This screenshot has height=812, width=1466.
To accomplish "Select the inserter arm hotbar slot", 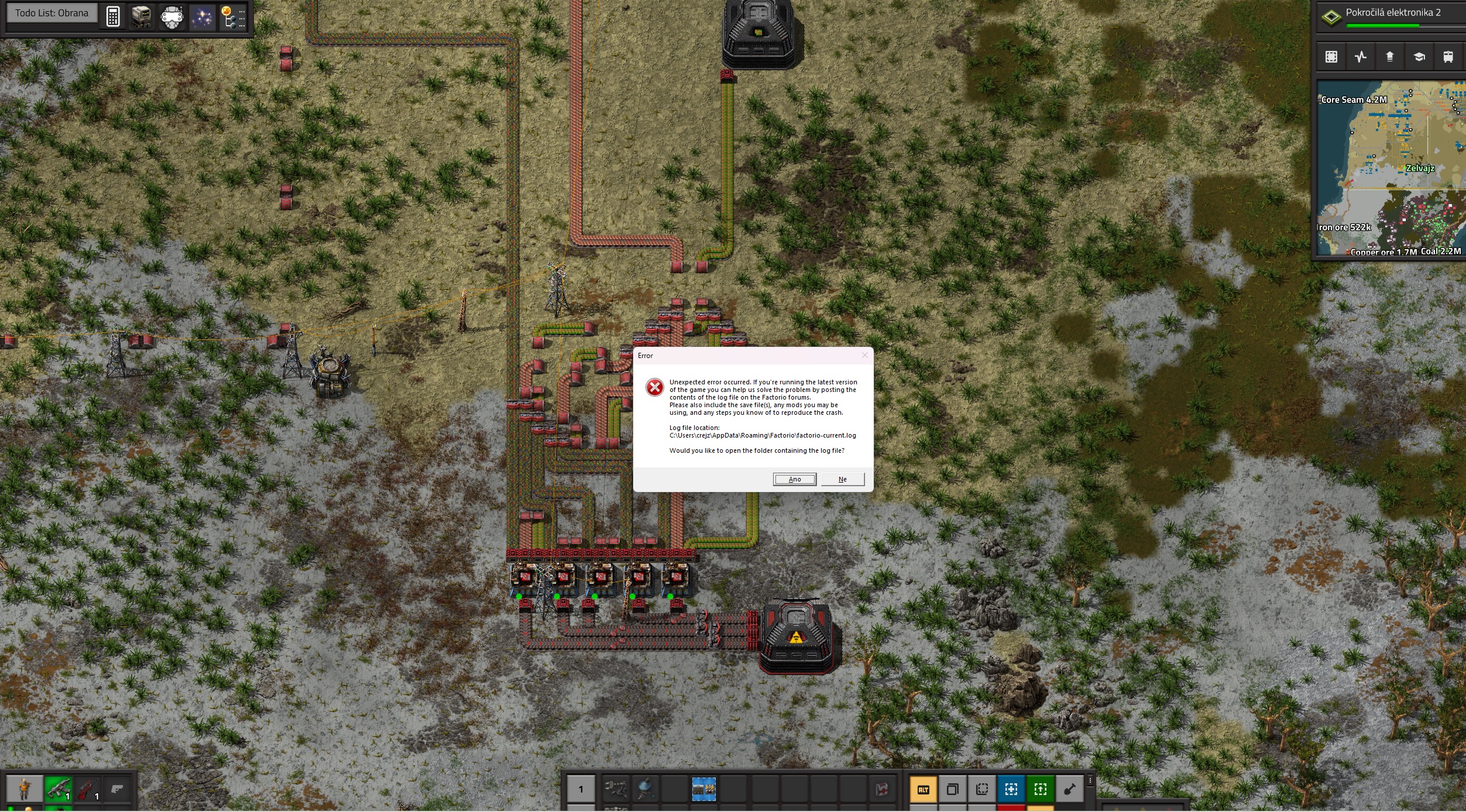I will point(616,789).
